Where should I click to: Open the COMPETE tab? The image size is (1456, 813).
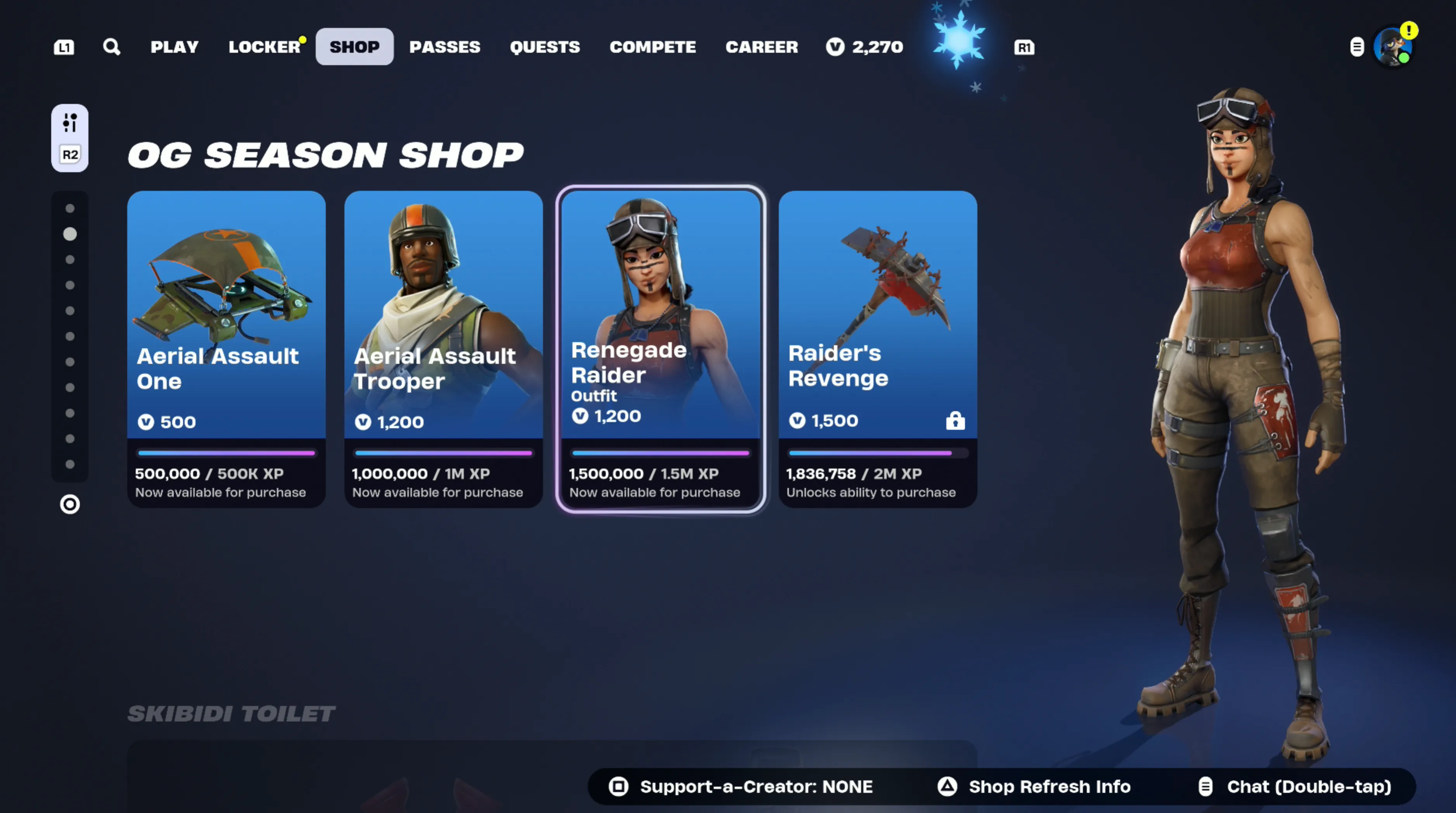click(653, 47)
